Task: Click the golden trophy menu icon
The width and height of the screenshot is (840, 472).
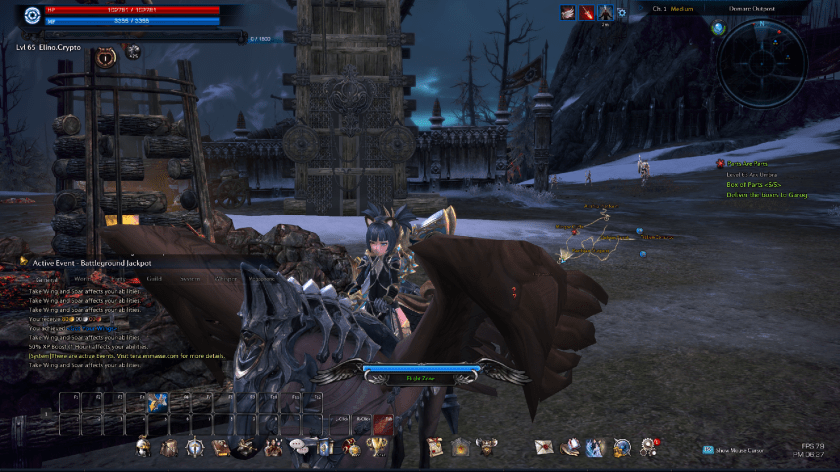Action: (x=378, y=446)
